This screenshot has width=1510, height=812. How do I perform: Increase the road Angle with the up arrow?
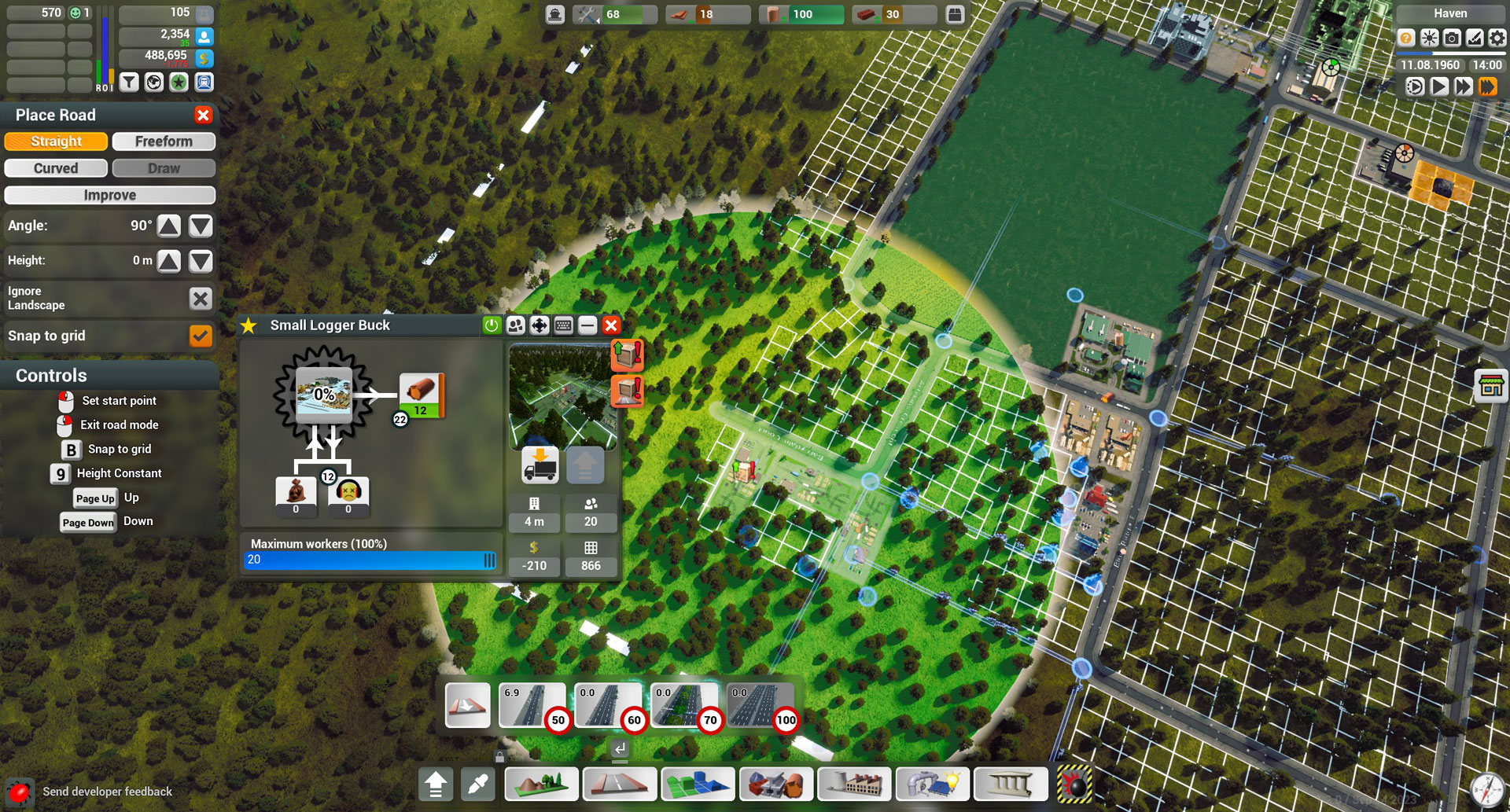click(170, 226)
